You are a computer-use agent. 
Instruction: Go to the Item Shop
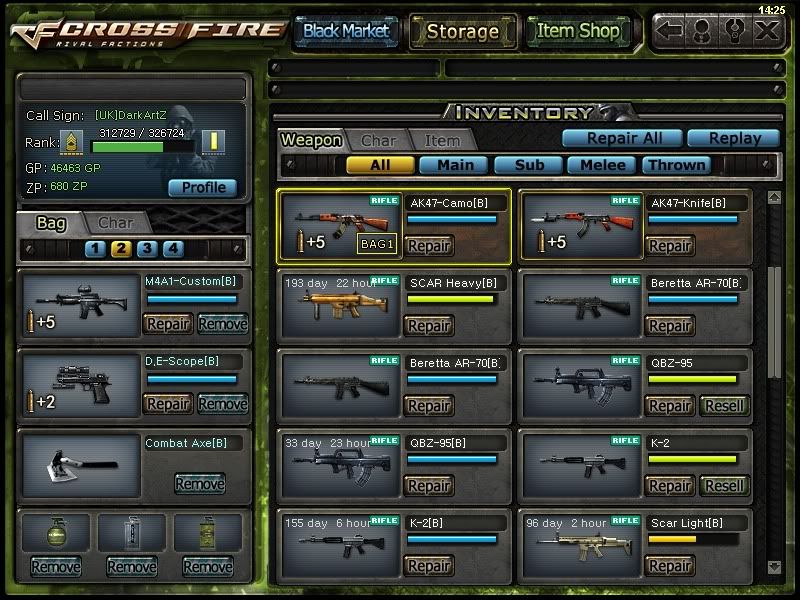pos(577,31)
